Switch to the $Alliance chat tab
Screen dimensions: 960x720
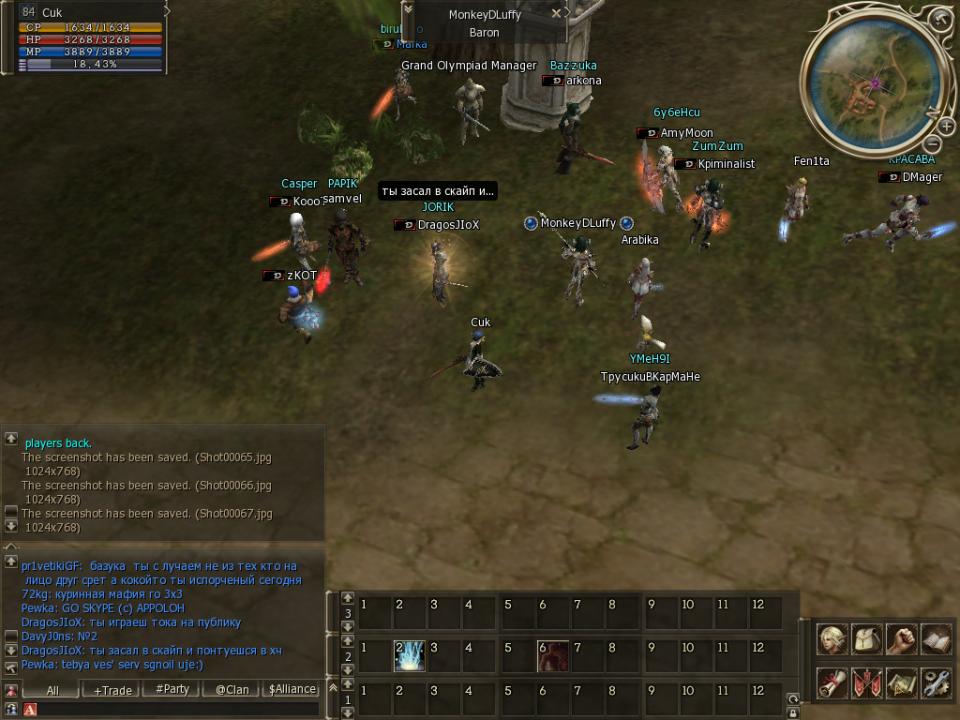(292, 690)
